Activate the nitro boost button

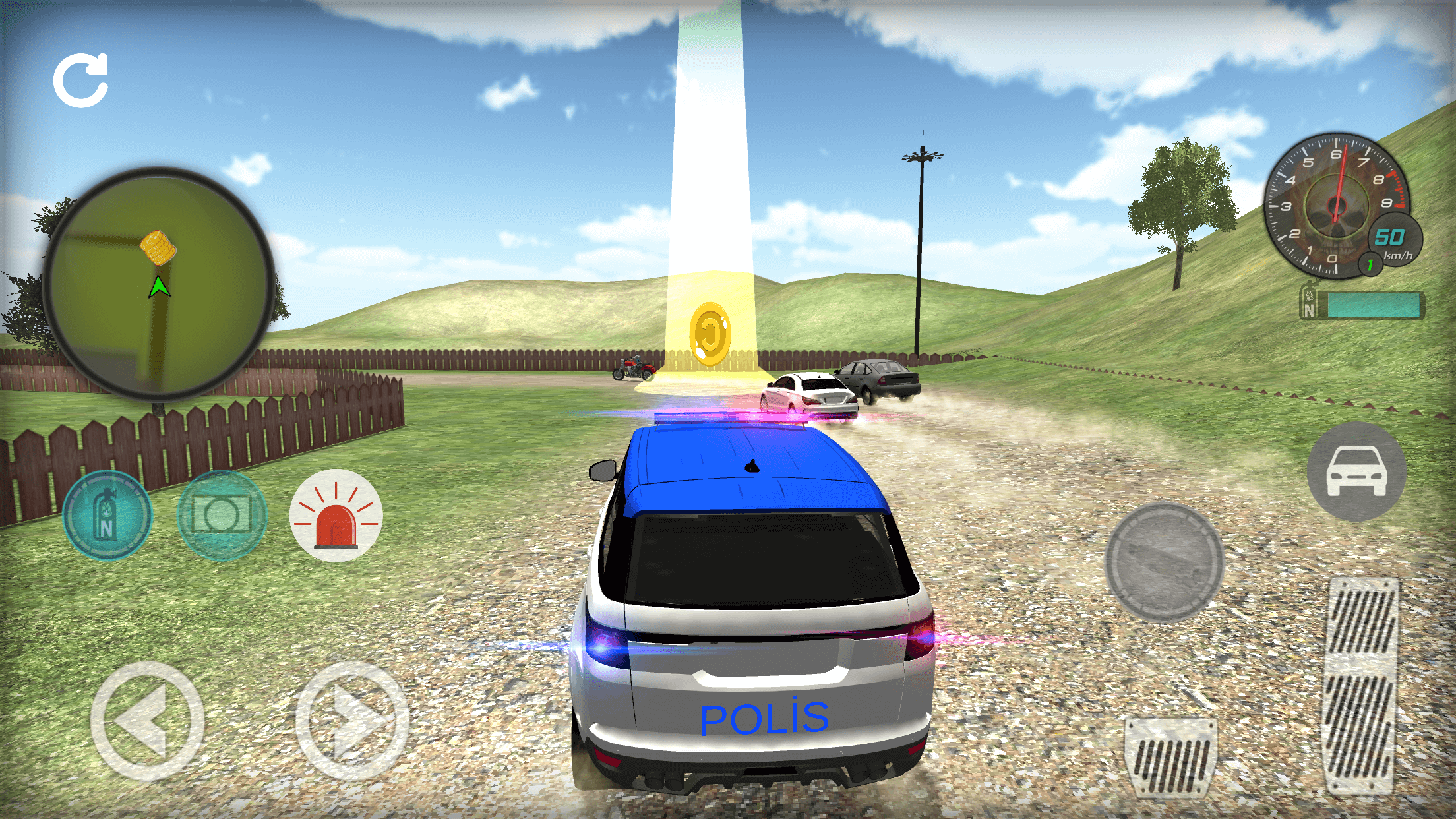(x=107, y=515)
